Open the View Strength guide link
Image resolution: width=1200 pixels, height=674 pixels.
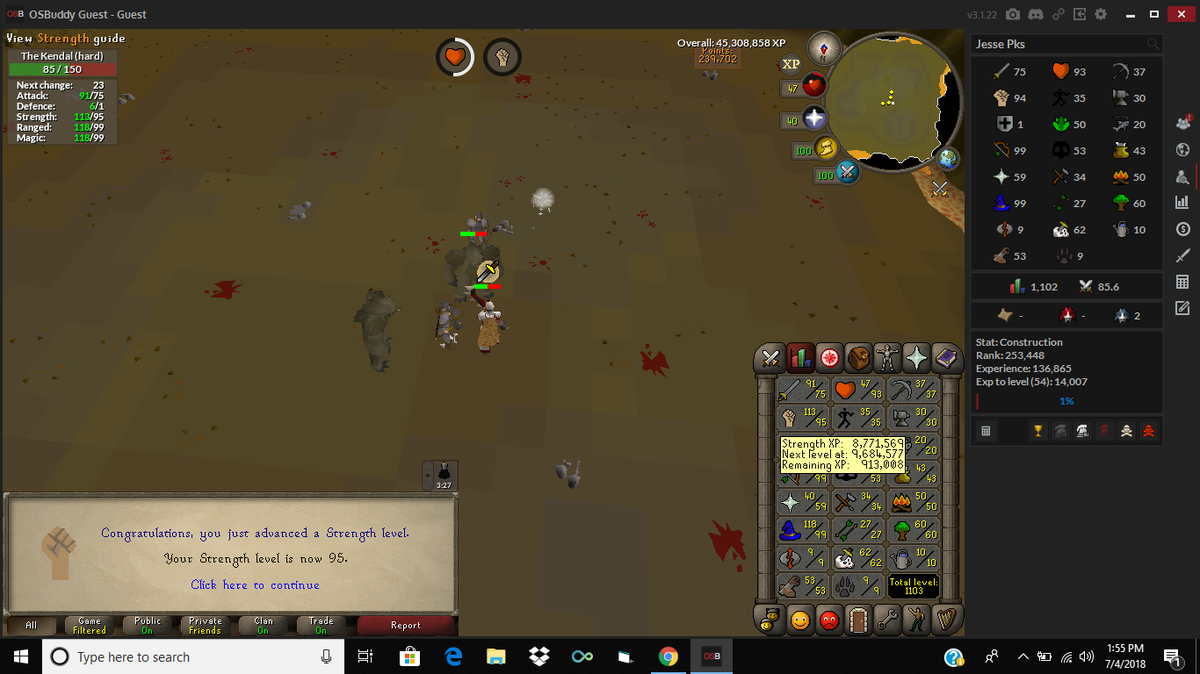coord(66,39)
